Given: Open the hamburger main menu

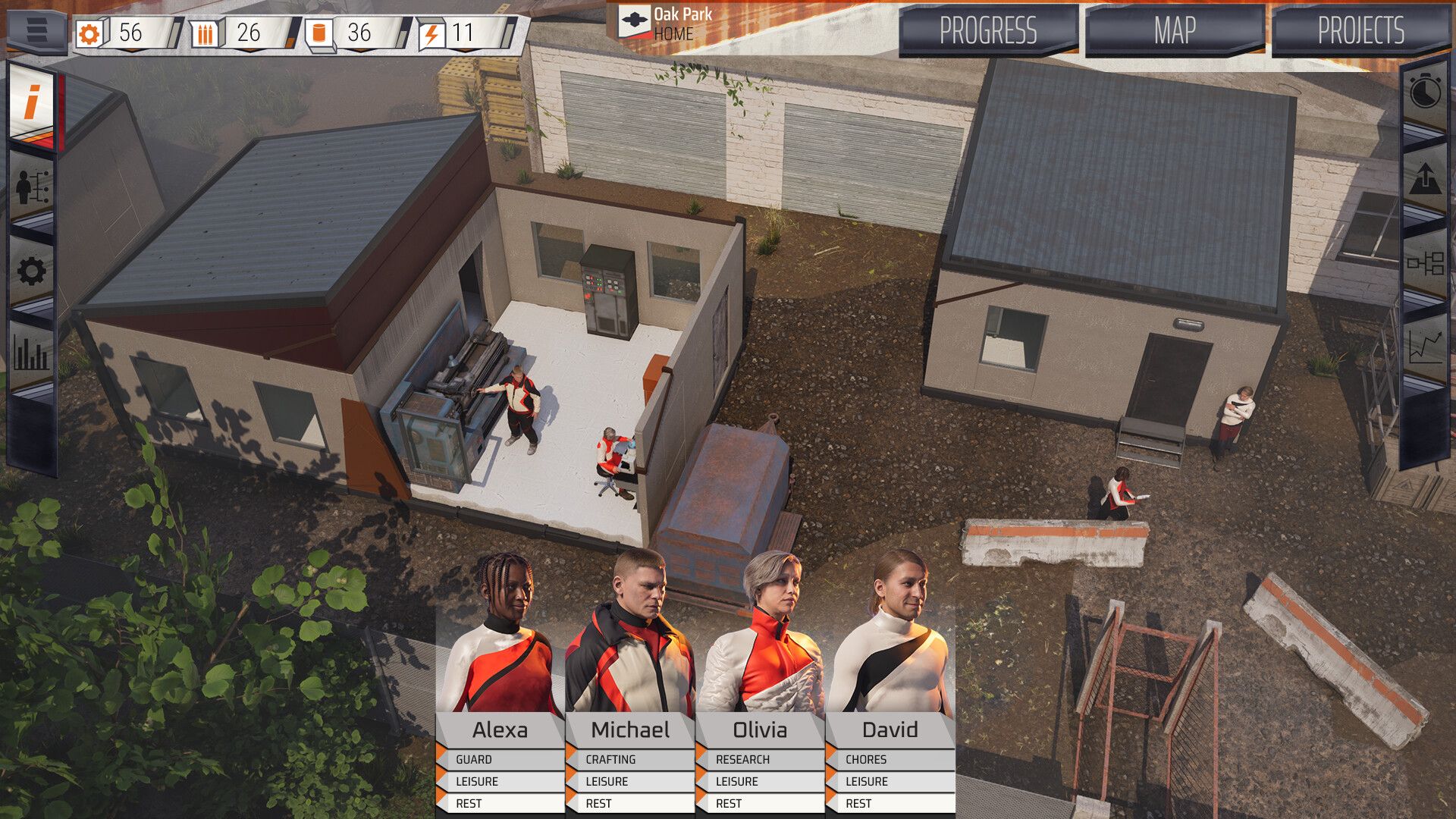Looking at the screenshot, I should [x=36, y=30].
